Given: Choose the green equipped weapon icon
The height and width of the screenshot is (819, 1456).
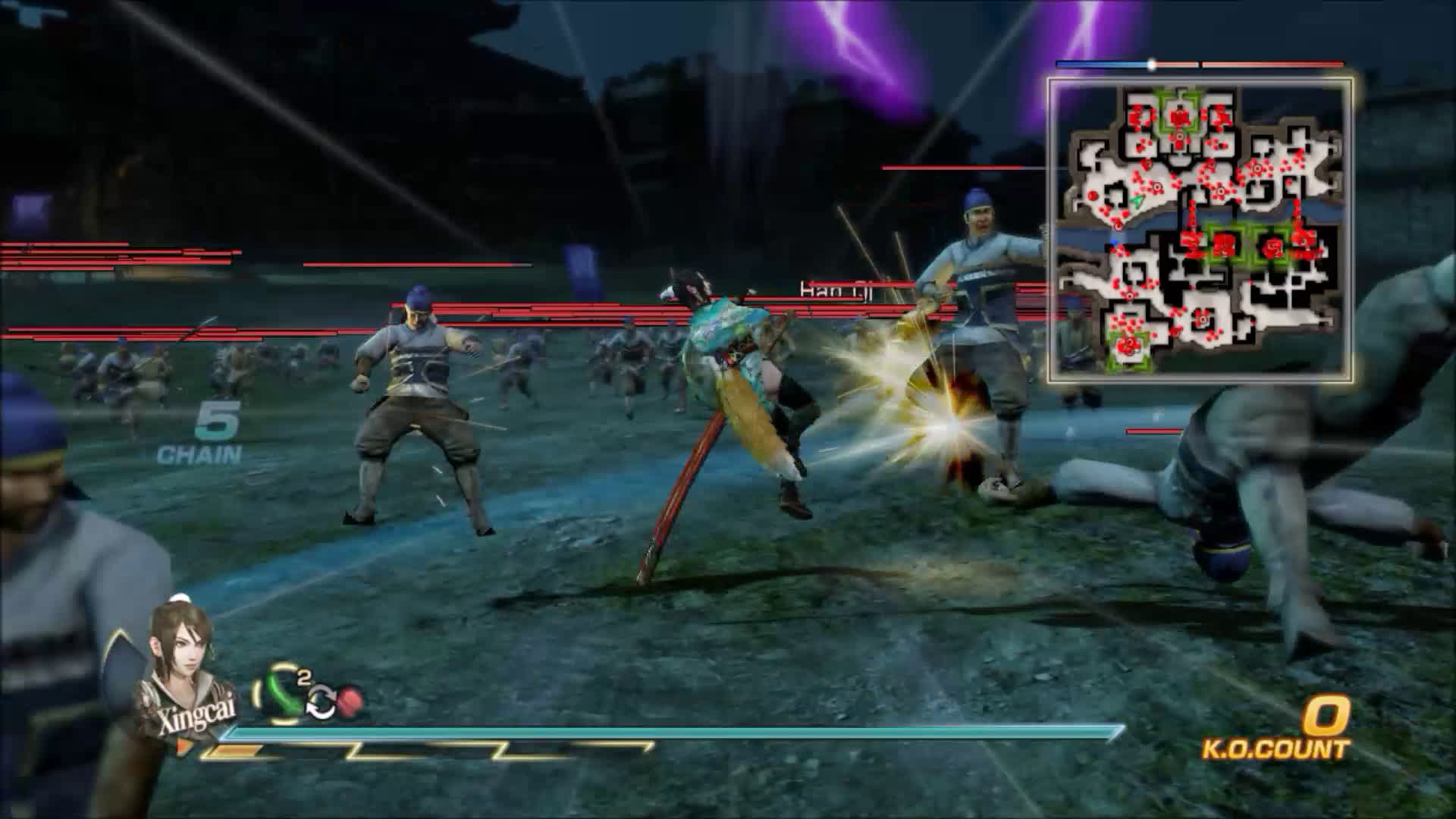Looking at the screenshot, I should [x=282, y=692].
